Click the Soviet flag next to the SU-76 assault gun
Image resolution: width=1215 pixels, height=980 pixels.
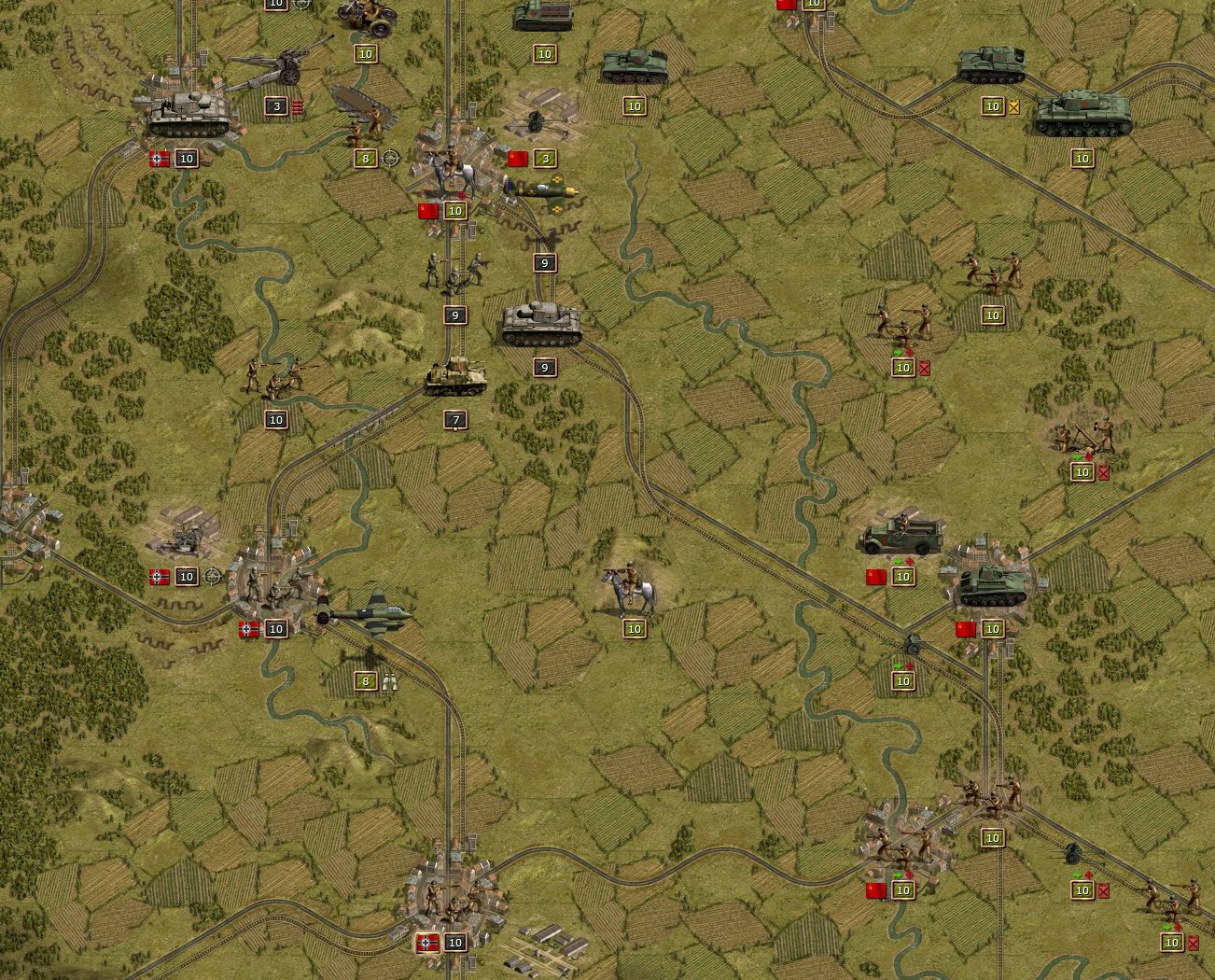[x=966, y=628]
